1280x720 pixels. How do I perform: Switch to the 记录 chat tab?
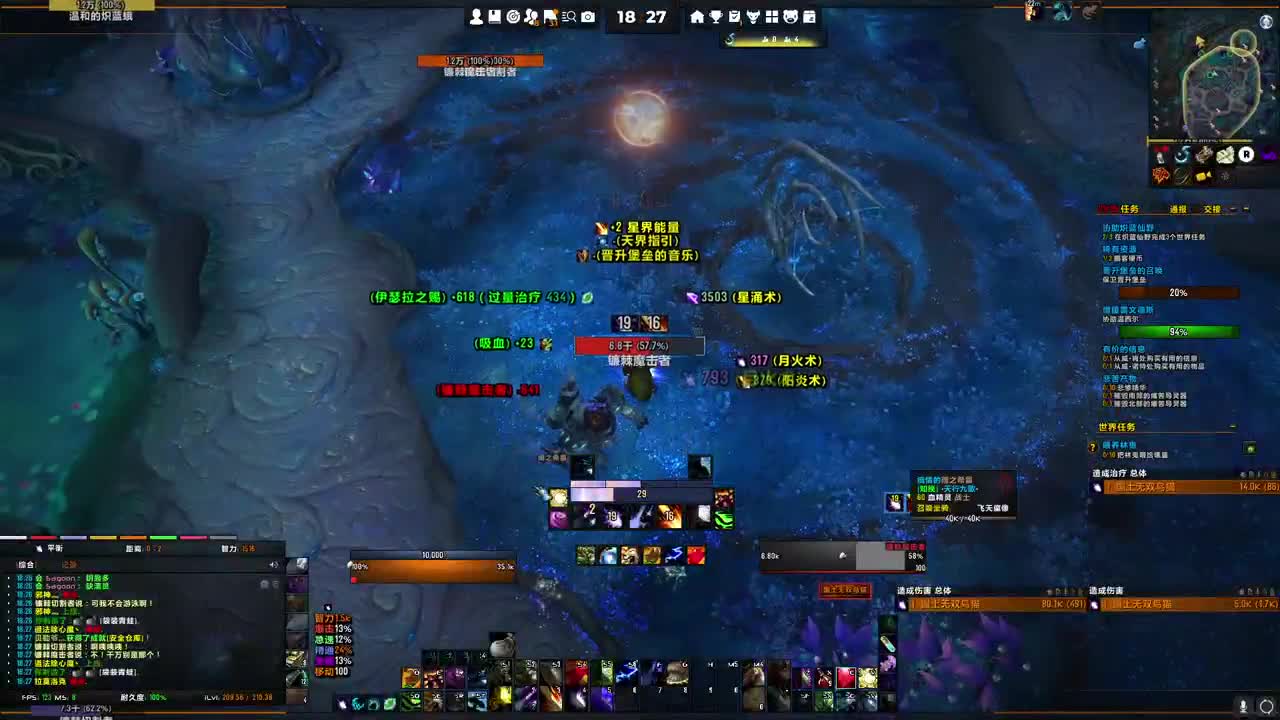pyautogui.click(x=70, y=564)
